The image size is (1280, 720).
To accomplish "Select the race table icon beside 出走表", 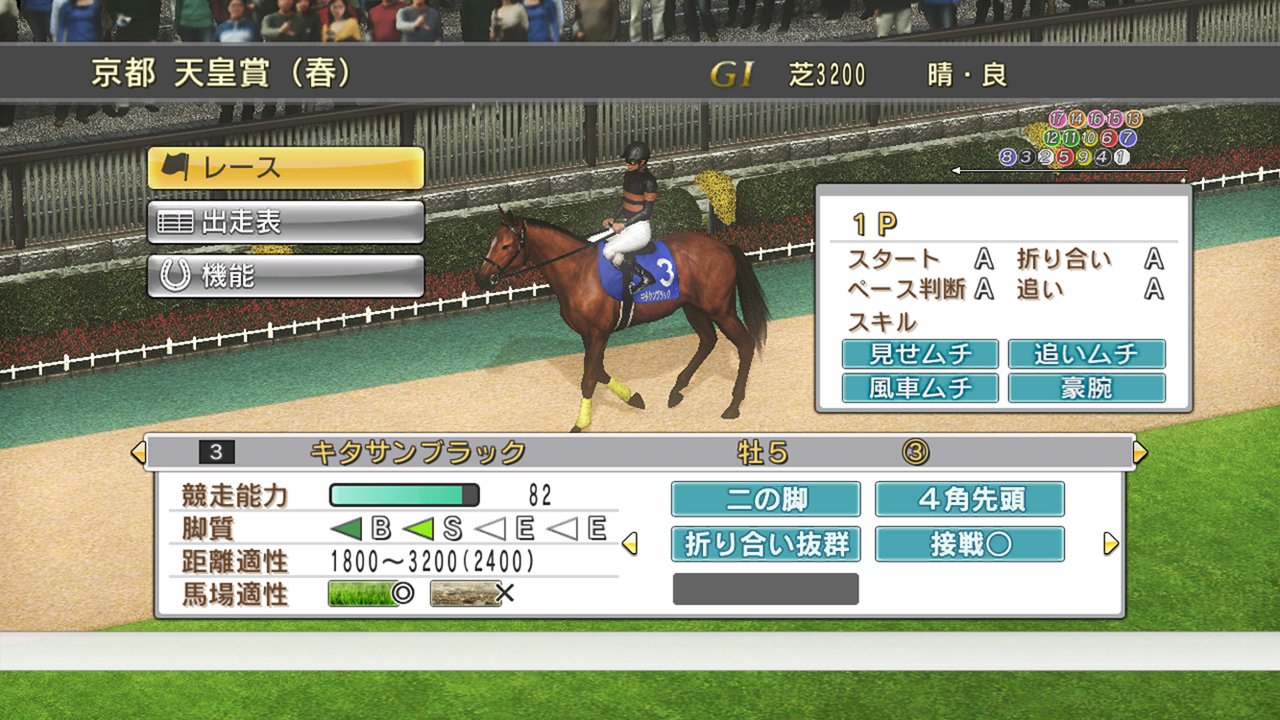I will 177,222.
